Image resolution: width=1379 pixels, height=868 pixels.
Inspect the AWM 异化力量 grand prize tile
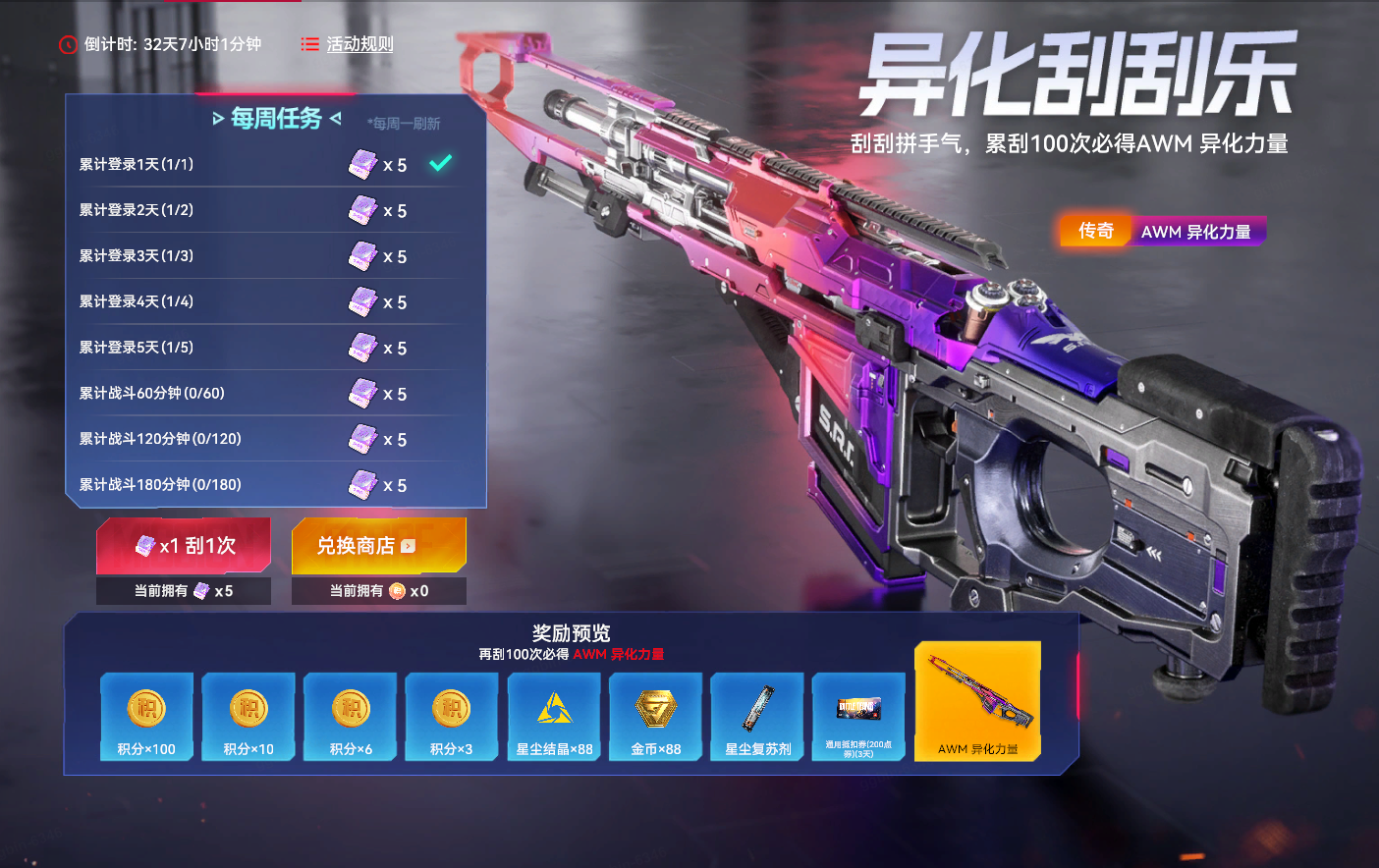(x=977, y=701)
